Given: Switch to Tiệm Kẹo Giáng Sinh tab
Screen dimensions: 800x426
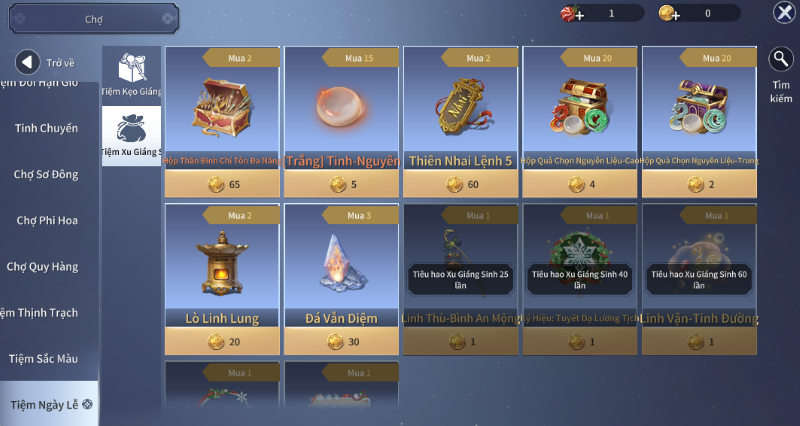Looking at the screenshot, I should (132, 76).
